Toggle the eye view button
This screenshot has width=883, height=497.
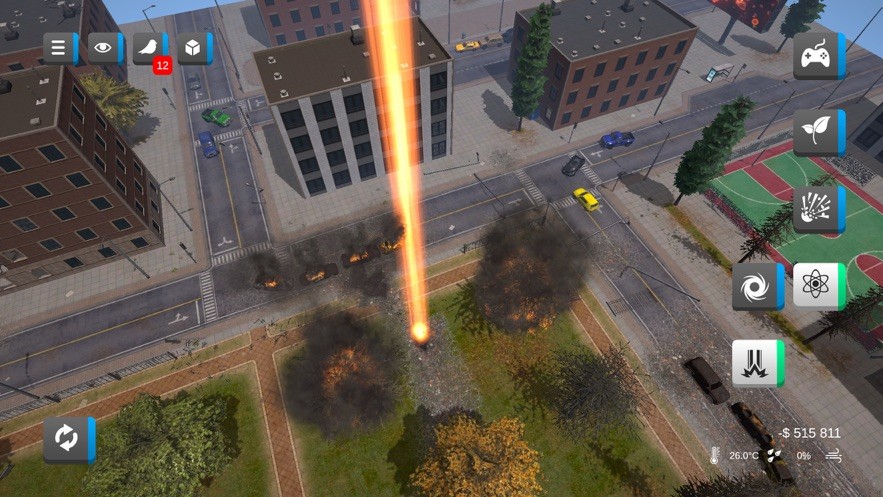tap(103, 48)
